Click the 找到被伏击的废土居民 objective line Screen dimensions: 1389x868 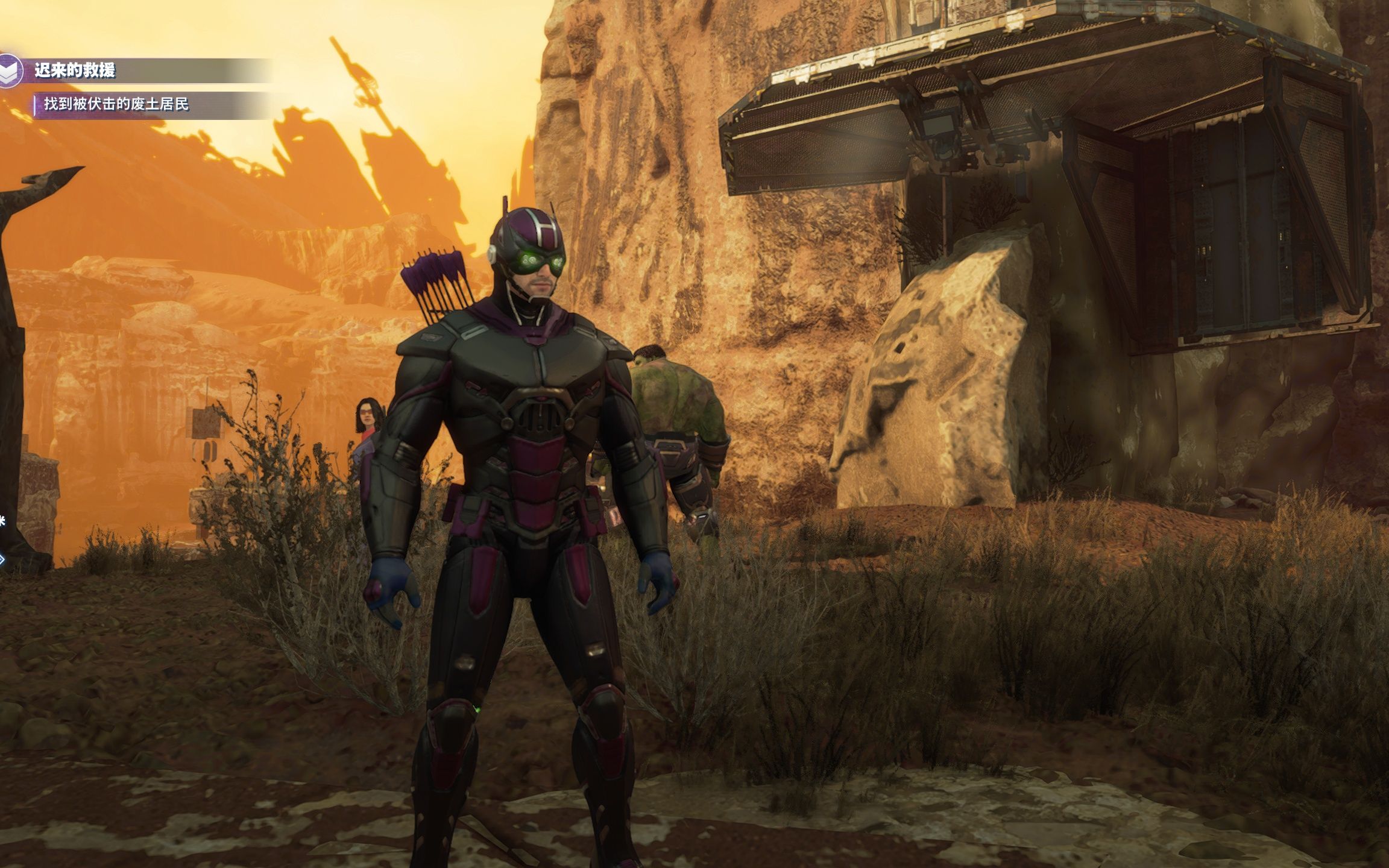[x=116, y=104]
